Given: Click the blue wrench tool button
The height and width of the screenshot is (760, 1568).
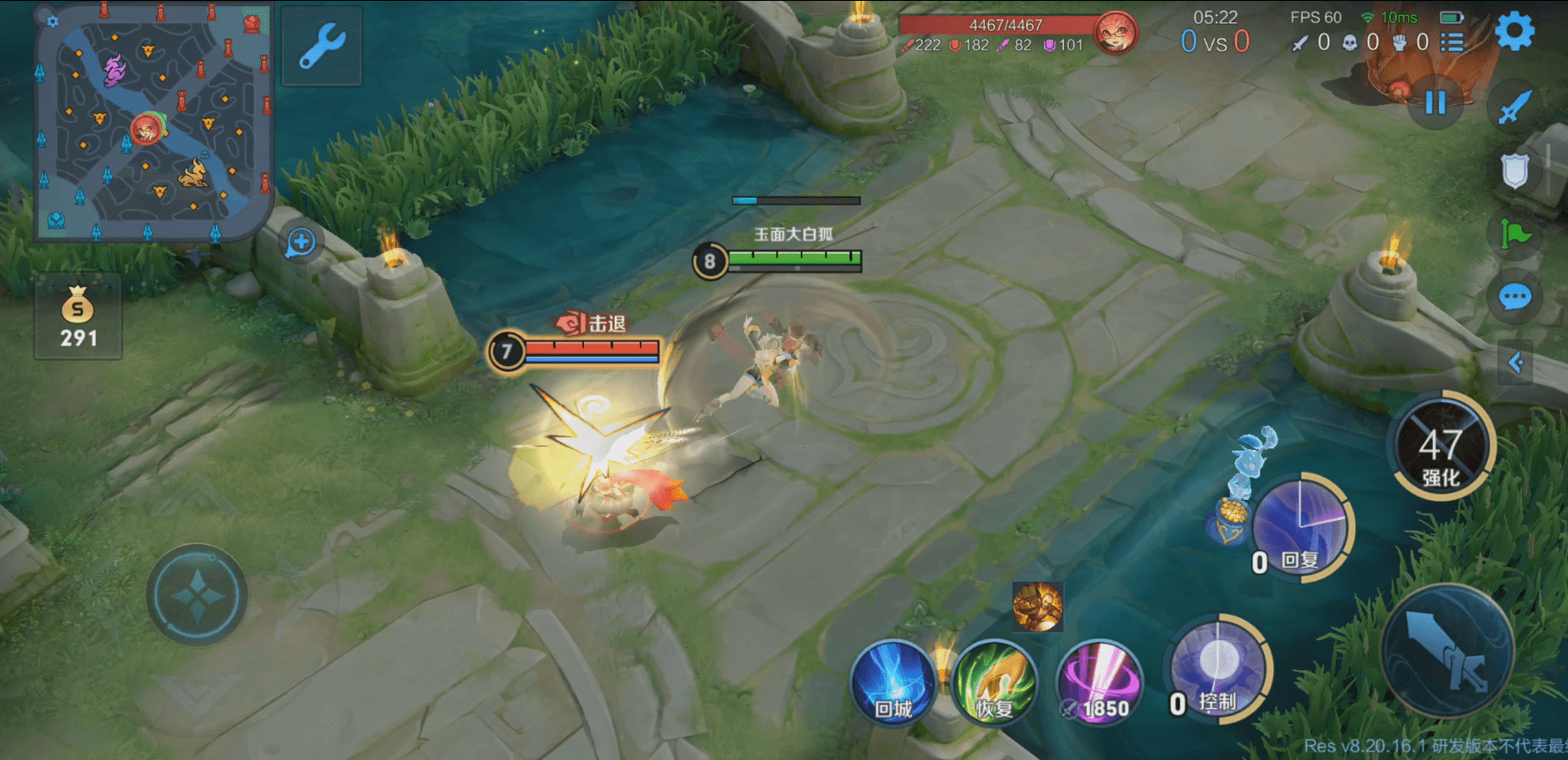Looking at the screenshot, I should pos(322,47).
